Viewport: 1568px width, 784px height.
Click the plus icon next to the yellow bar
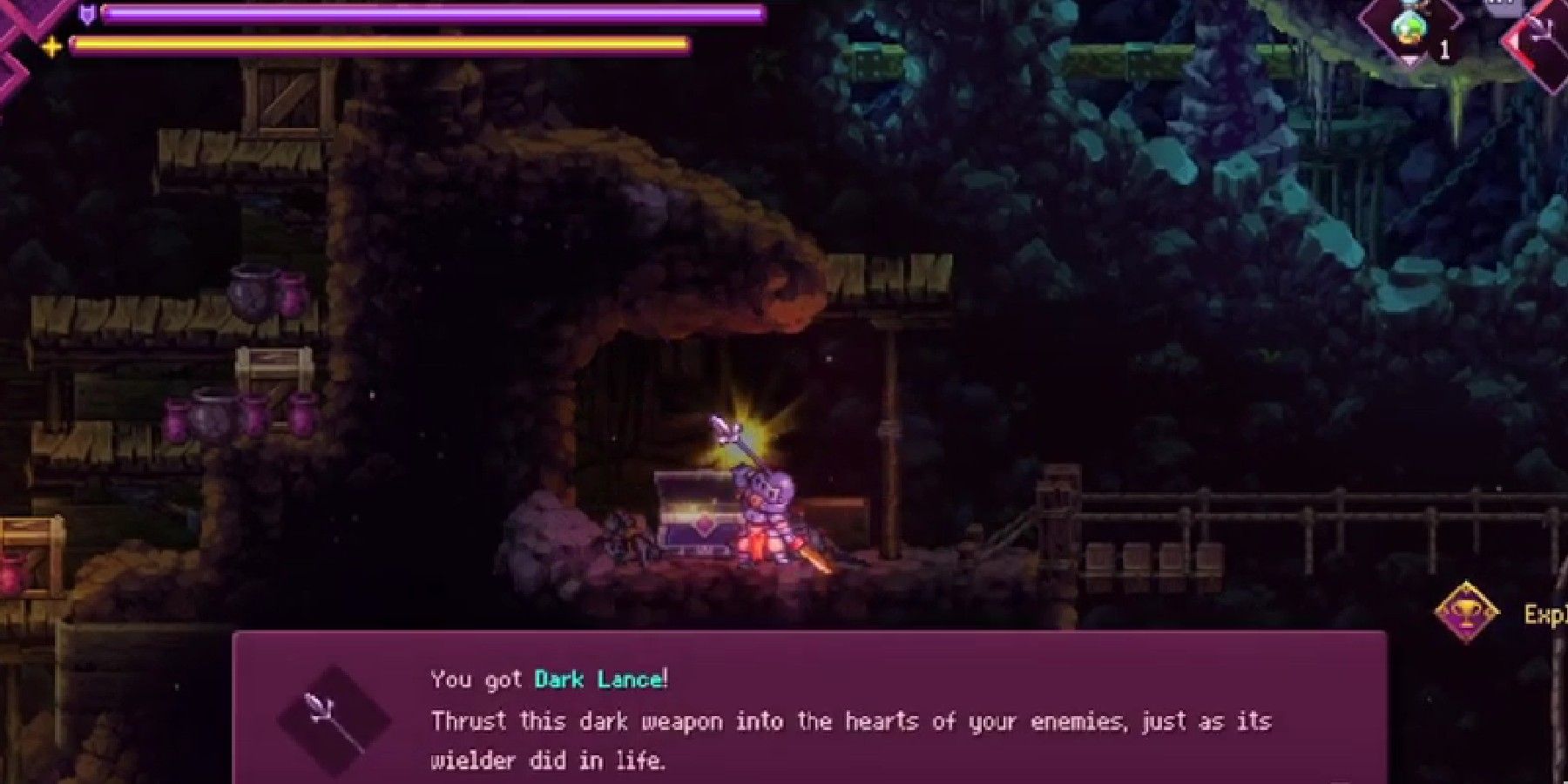(x=51, y=44)
